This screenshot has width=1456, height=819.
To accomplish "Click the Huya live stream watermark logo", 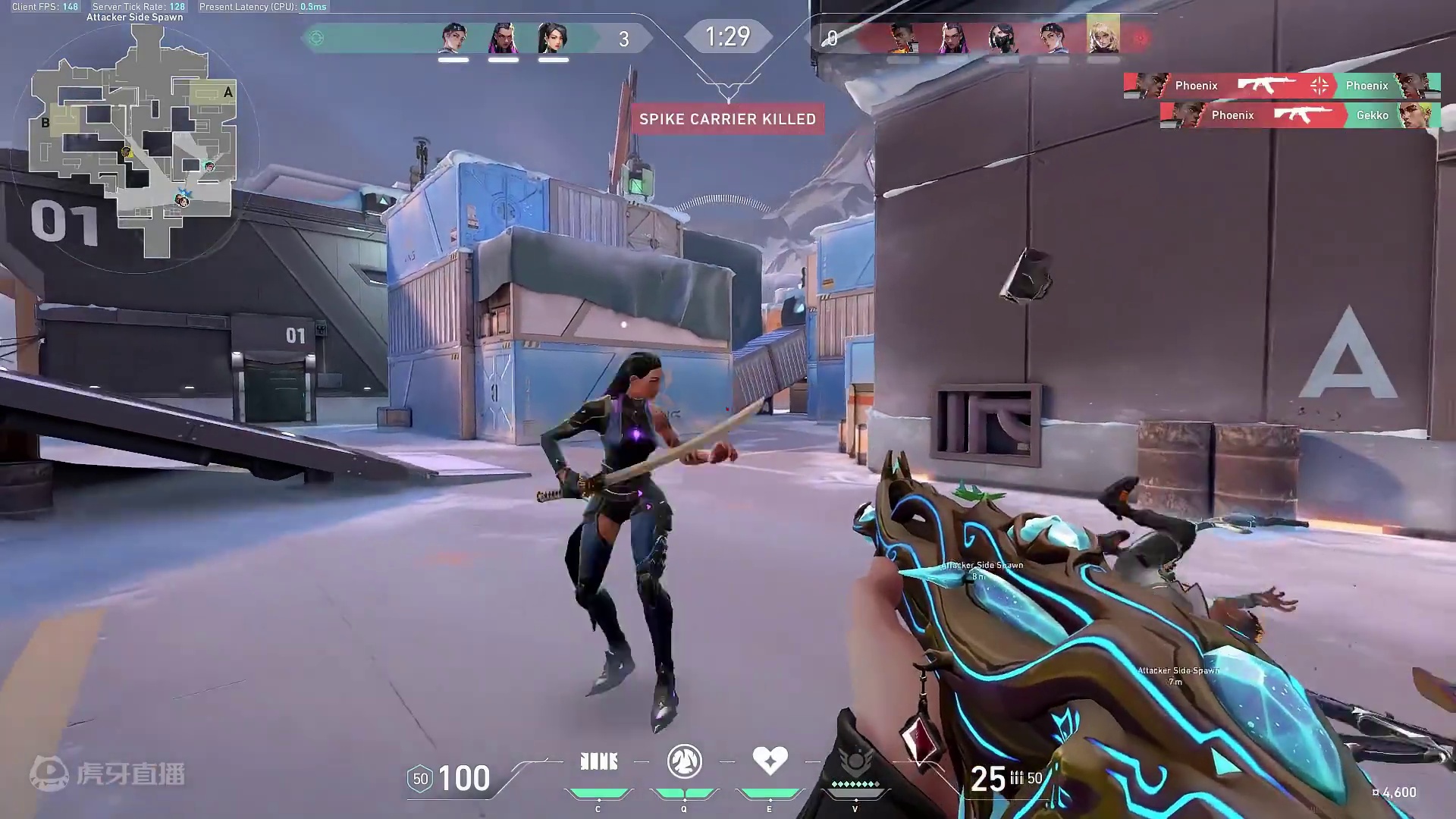I will click(108, 773).
